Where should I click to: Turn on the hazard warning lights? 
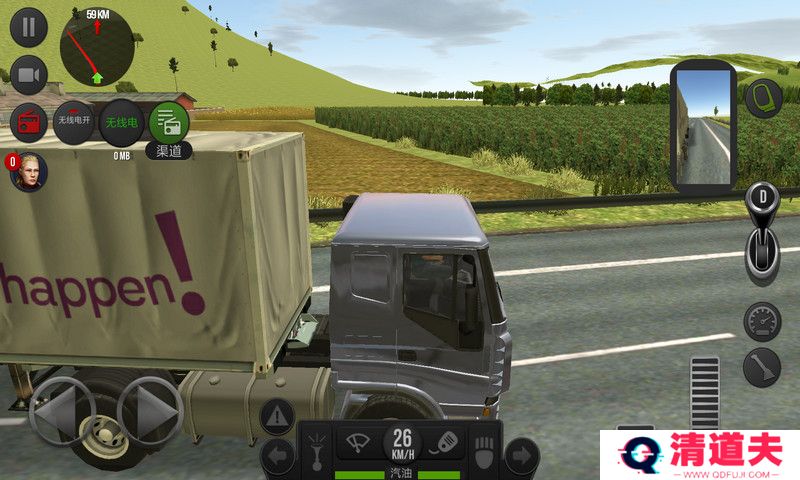pos(277,415)
